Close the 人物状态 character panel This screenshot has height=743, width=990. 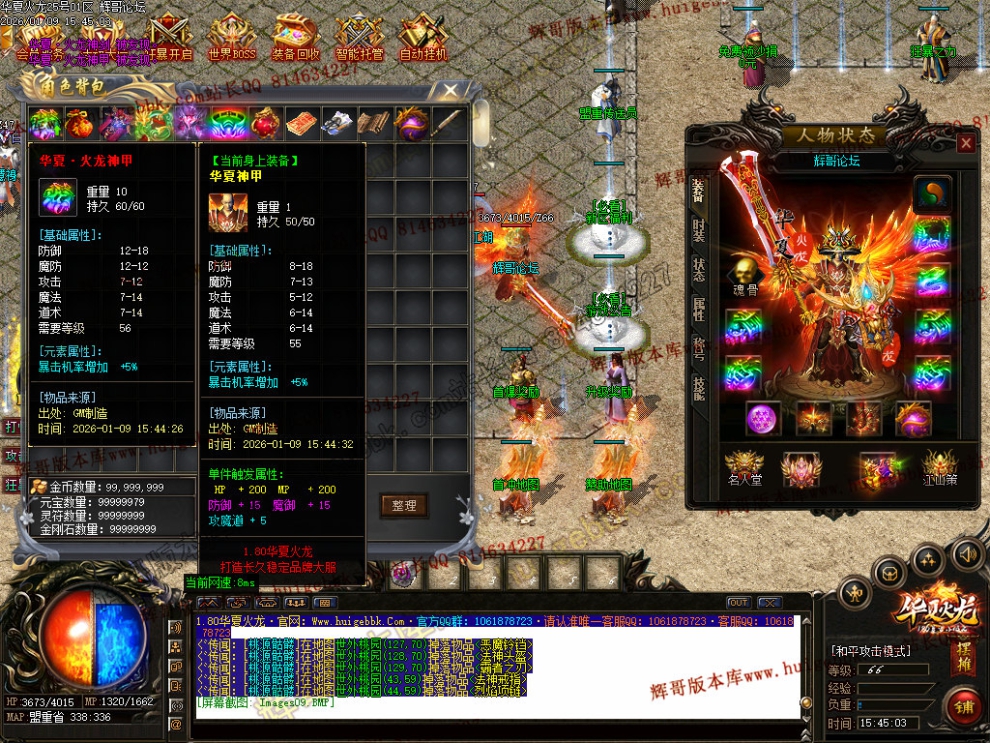(x=966, y=144)
